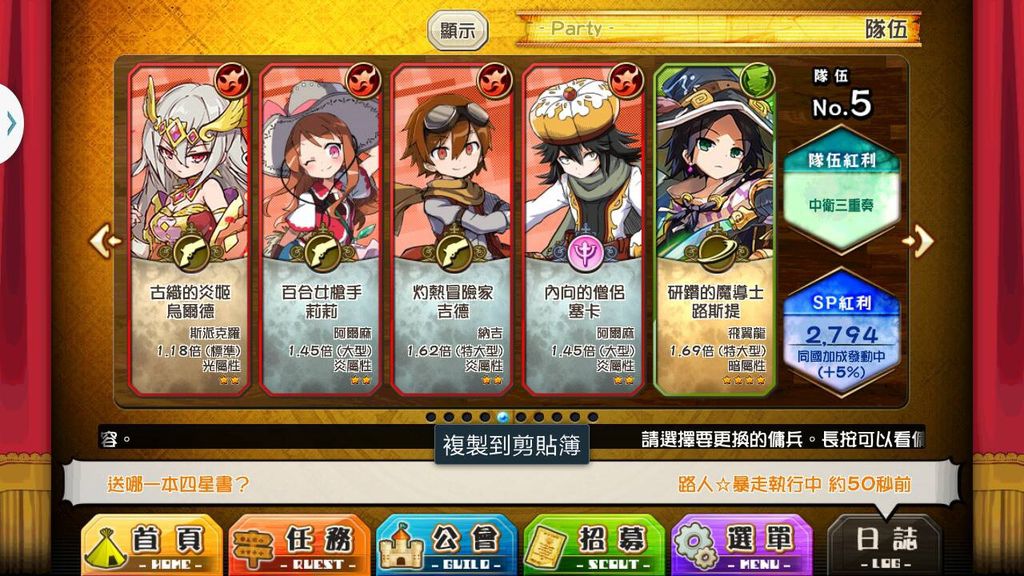
Task: Go to the next party with right arrow
Action: point(919,240)
